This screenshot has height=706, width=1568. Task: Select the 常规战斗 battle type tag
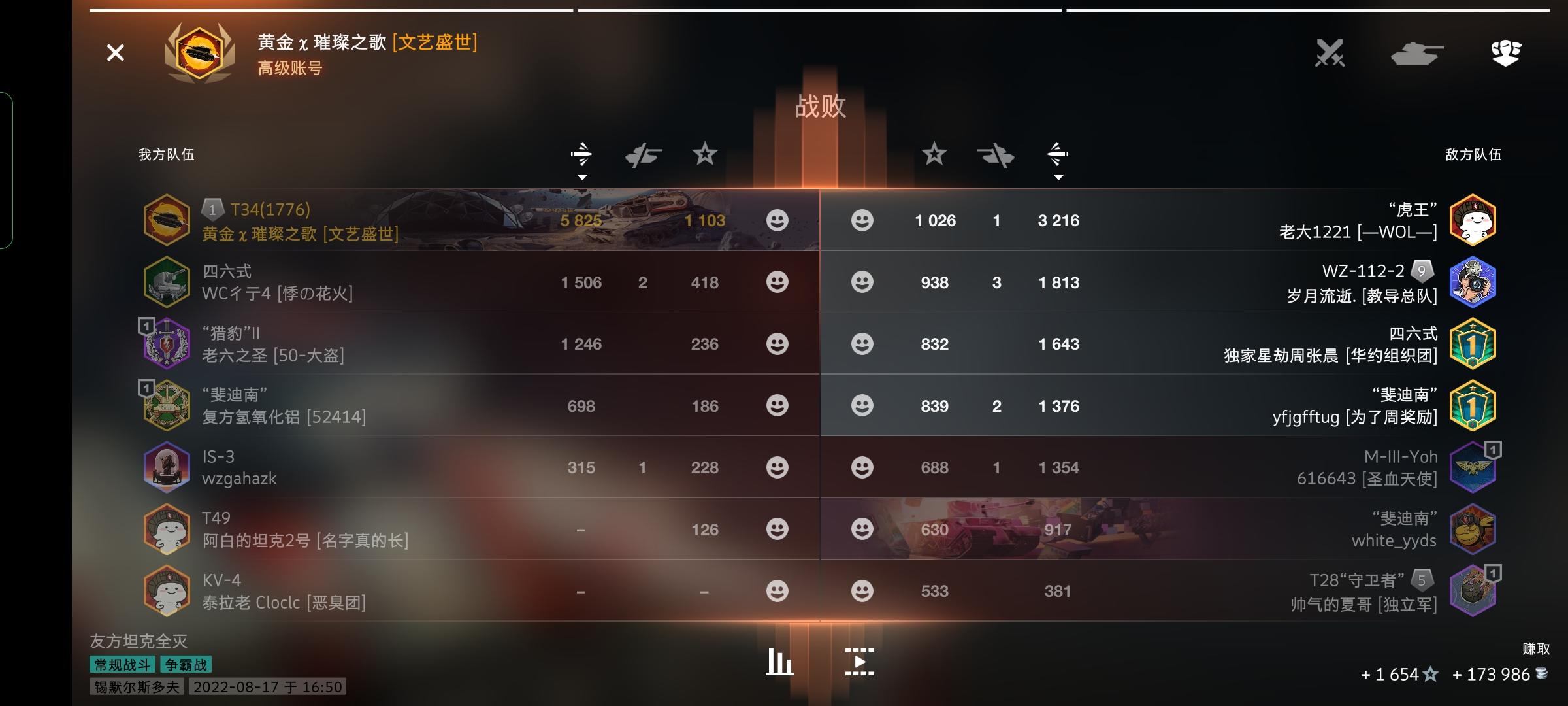tap(122, 664)
